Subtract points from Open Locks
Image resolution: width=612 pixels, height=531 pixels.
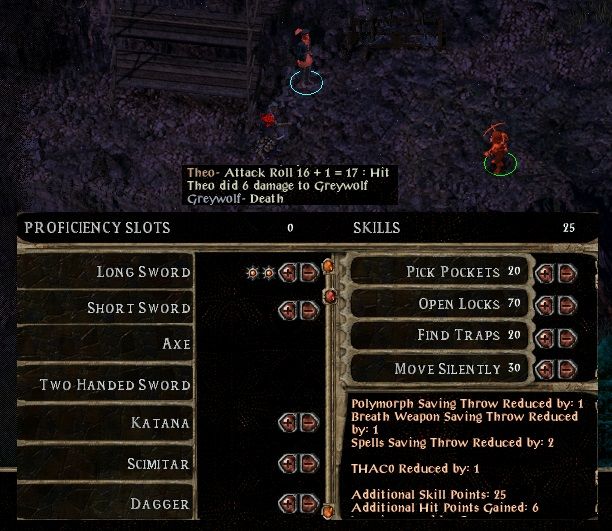(566, 304)
